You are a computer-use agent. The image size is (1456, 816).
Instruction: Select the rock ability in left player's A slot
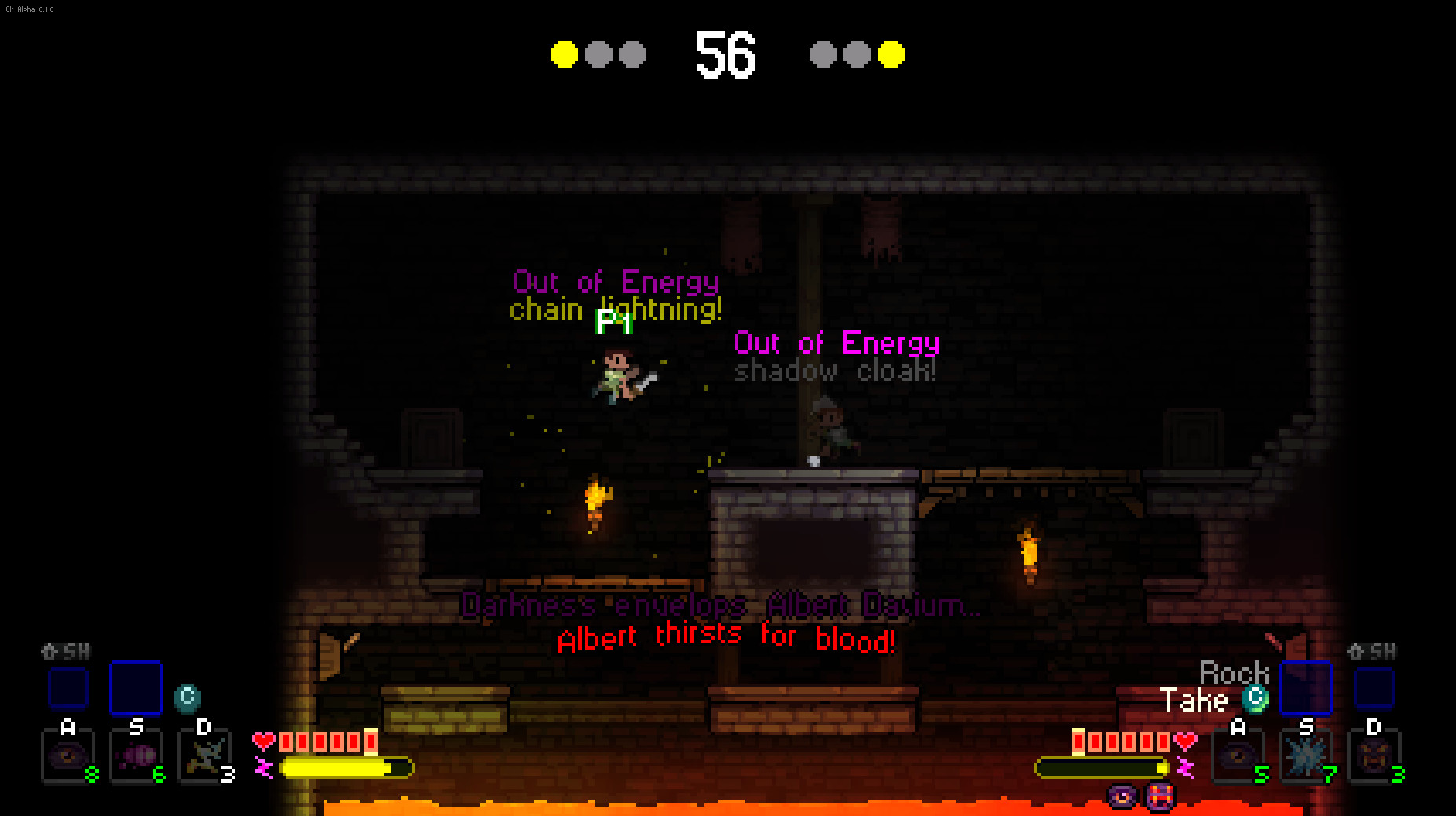[67, 756]
